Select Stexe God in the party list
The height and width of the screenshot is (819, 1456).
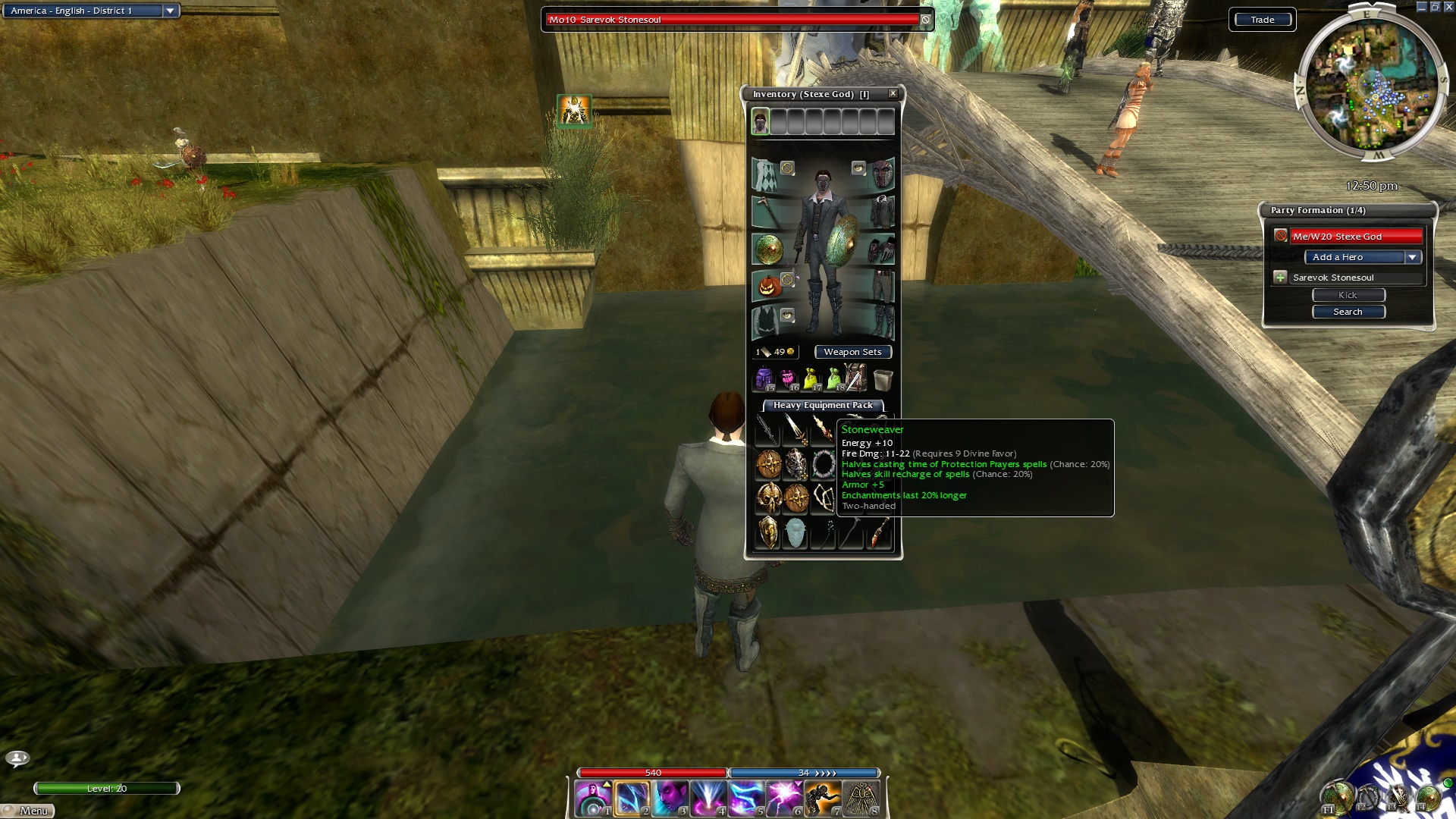pyautogui.click(x=1355, y=237)
